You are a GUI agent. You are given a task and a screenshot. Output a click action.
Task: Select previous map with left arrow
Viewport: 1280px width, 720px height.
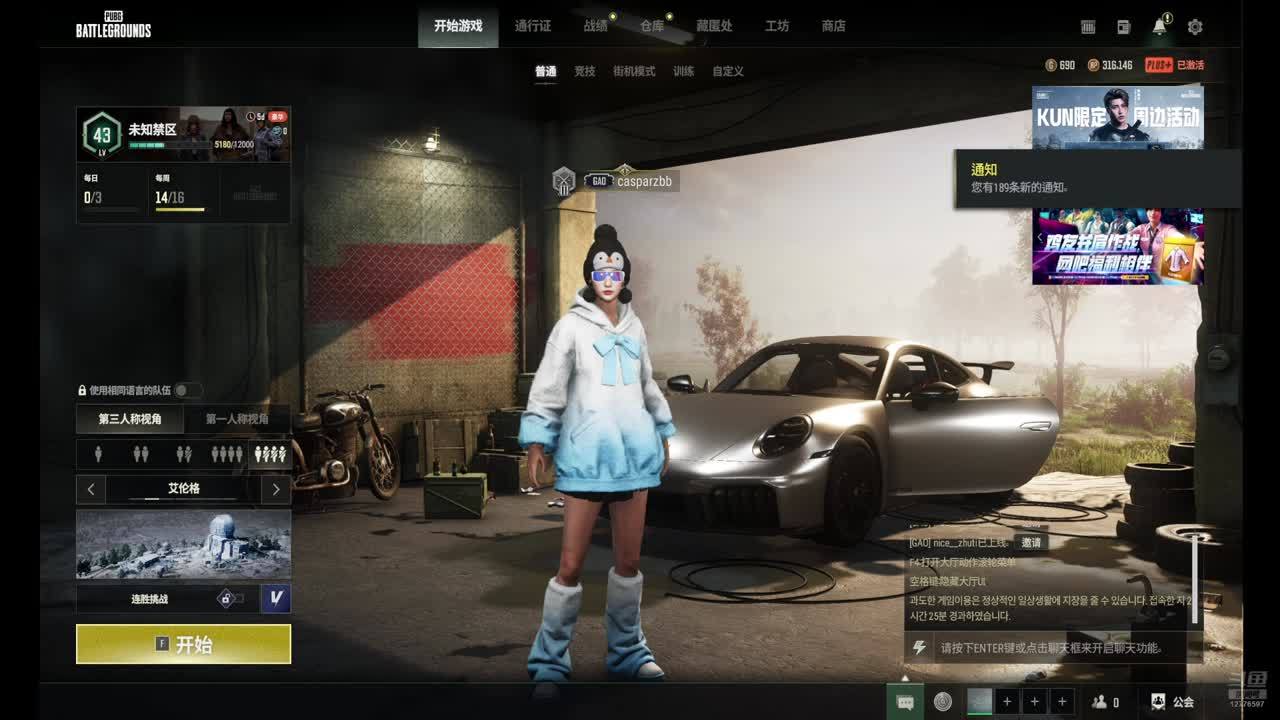pyautogui.click(x=91, y=489)
